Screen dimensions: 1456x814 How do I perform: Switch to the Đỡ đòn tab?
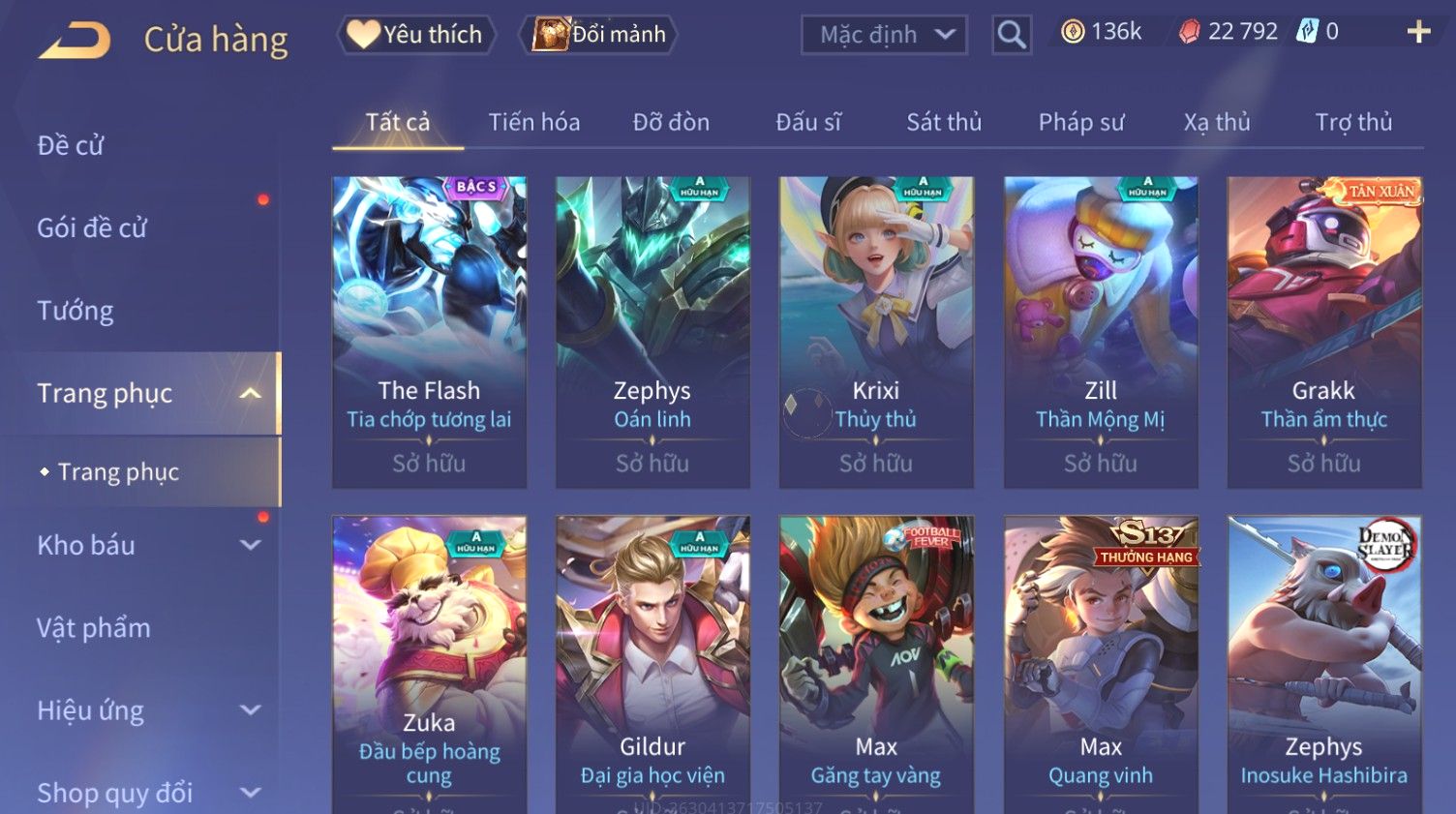pos(671,122)
